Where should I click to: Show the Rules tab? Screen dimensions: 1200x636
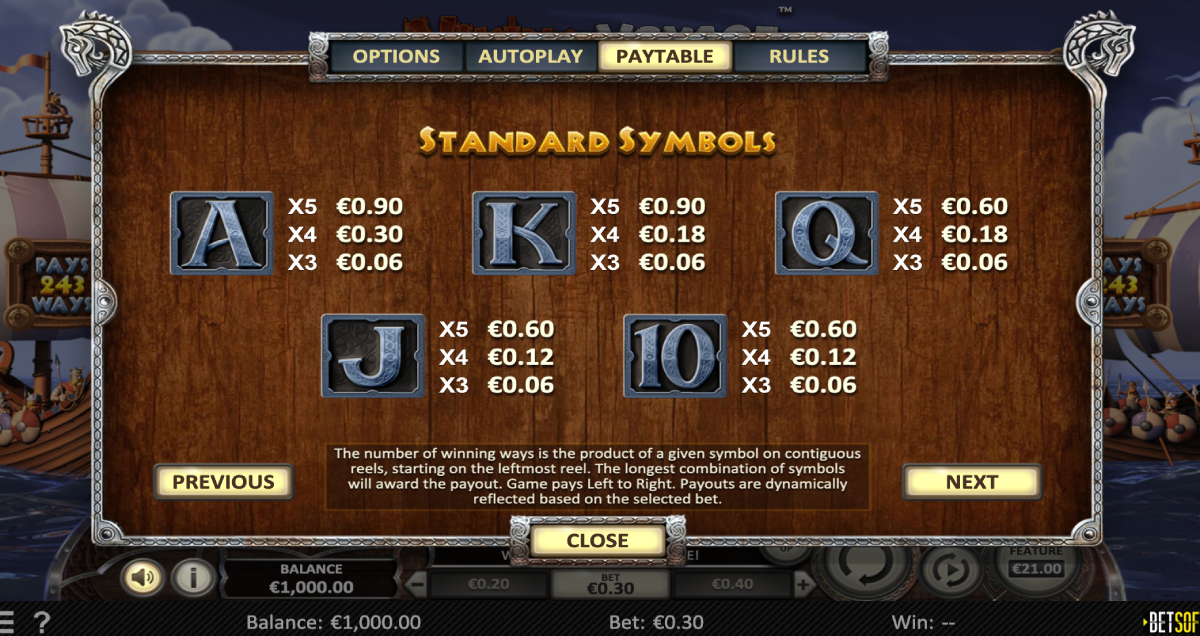pyautogui.click(x=799, y=57)
